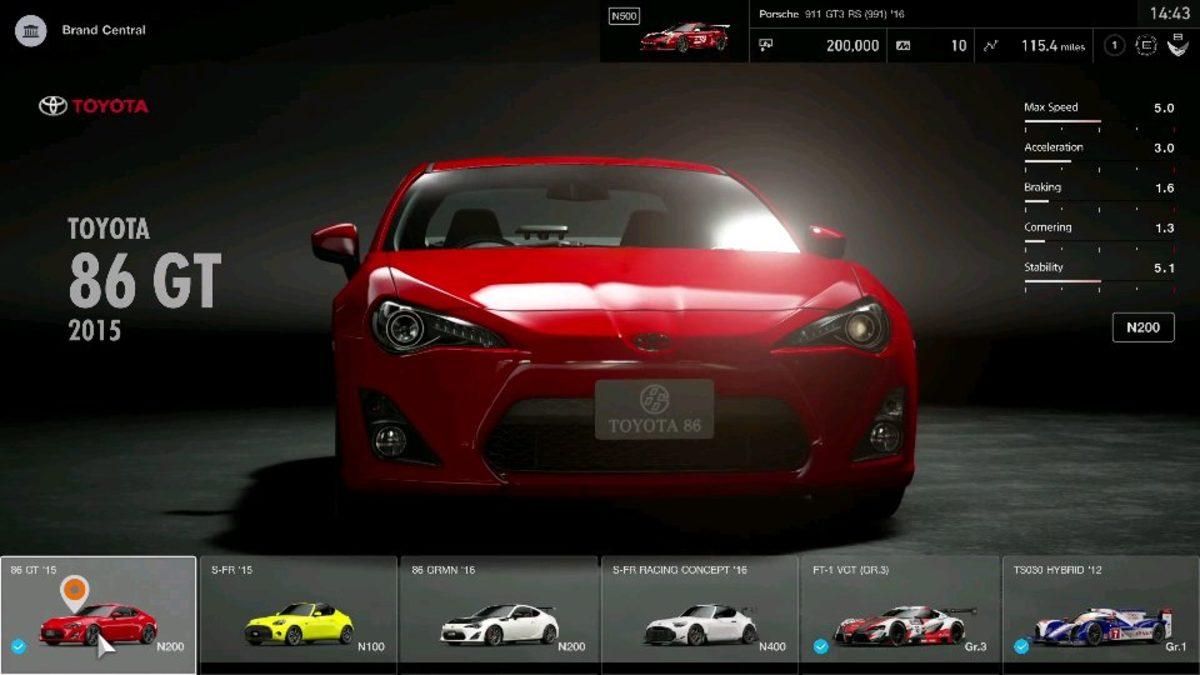Image resolution: width=1200 pixels, height=675 pixels.
Task: Pick the S-FR Racing Concept '16 tile
Action: [700, 612]
